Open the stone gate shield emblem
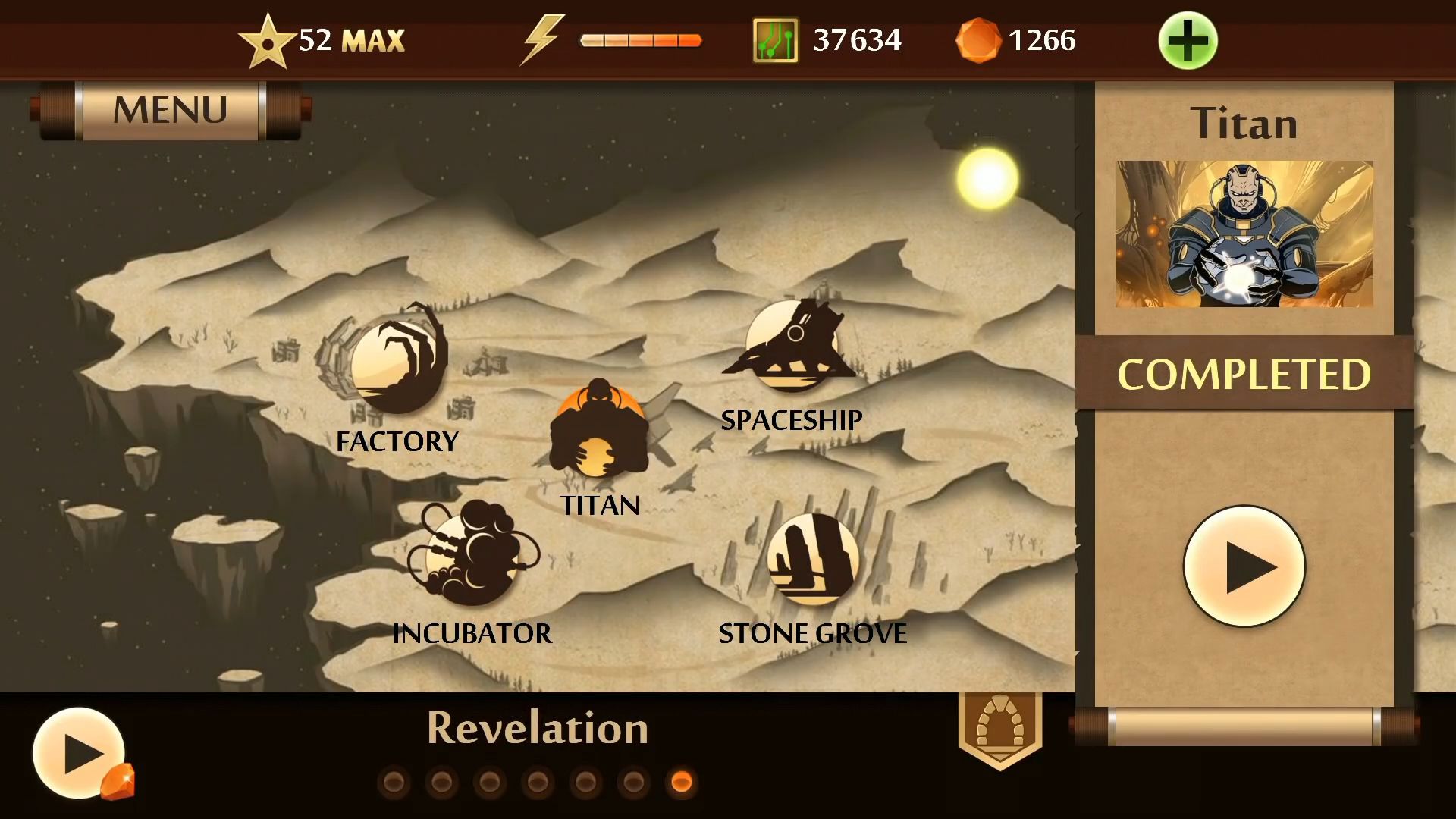The image size is (1456, 819). pos(1000,728)
